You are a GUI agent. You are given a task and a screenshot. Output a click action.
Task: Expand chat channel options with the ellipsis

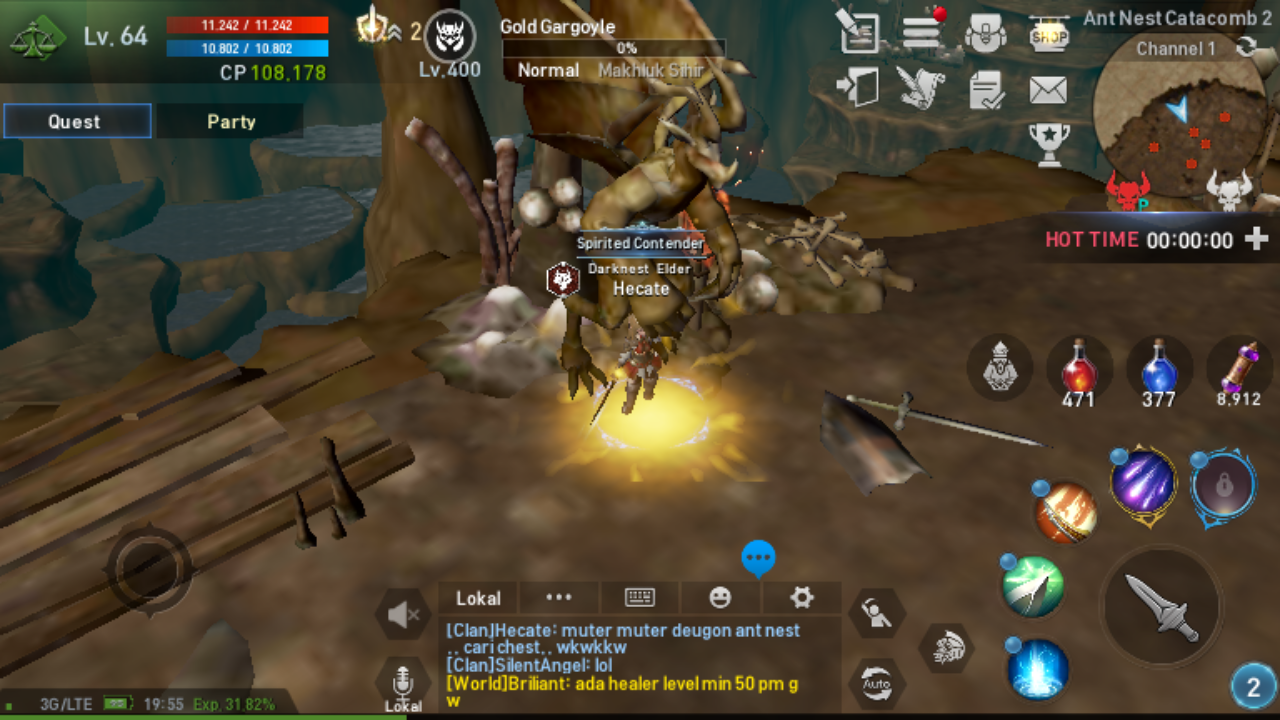558,597
